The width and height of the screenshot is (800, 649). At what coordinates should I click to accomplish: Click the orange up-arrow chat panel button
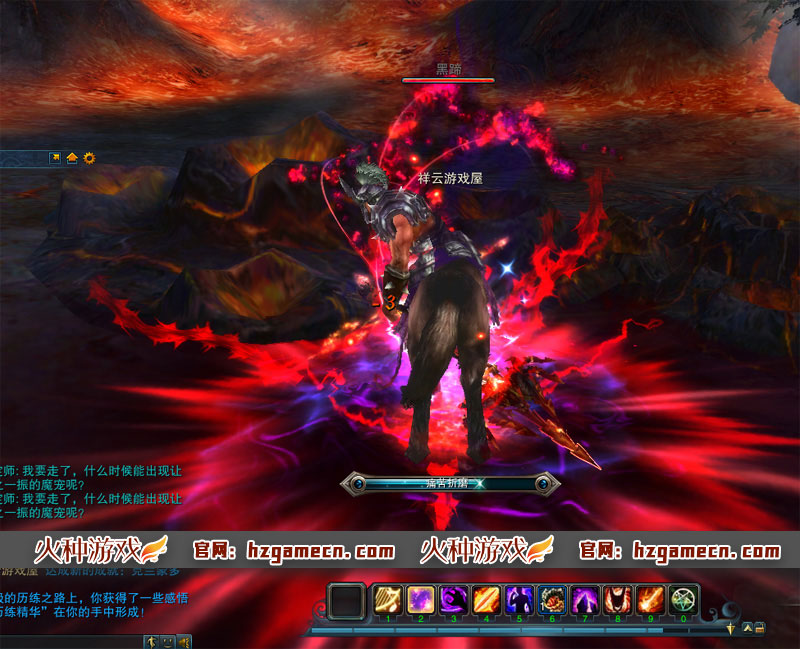point(72,158)
